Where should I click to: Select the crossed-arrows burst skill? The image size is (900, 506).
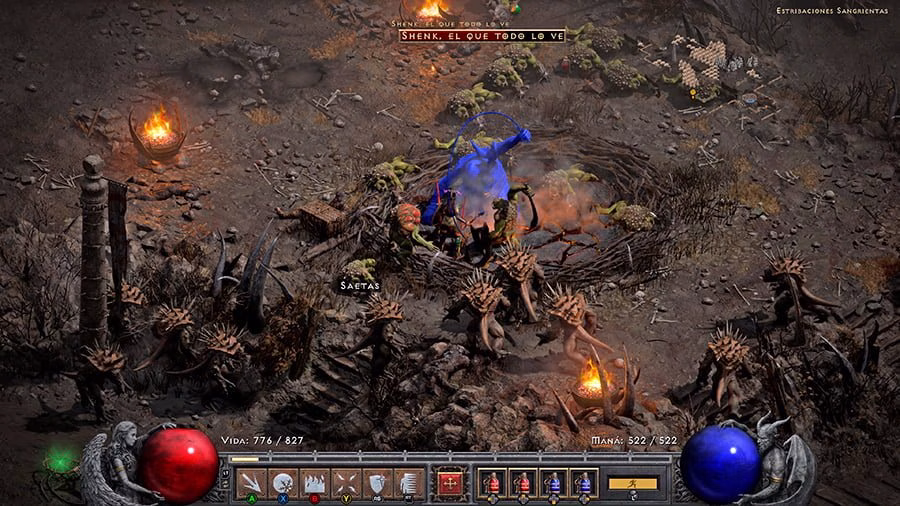[x=346, y=483]
